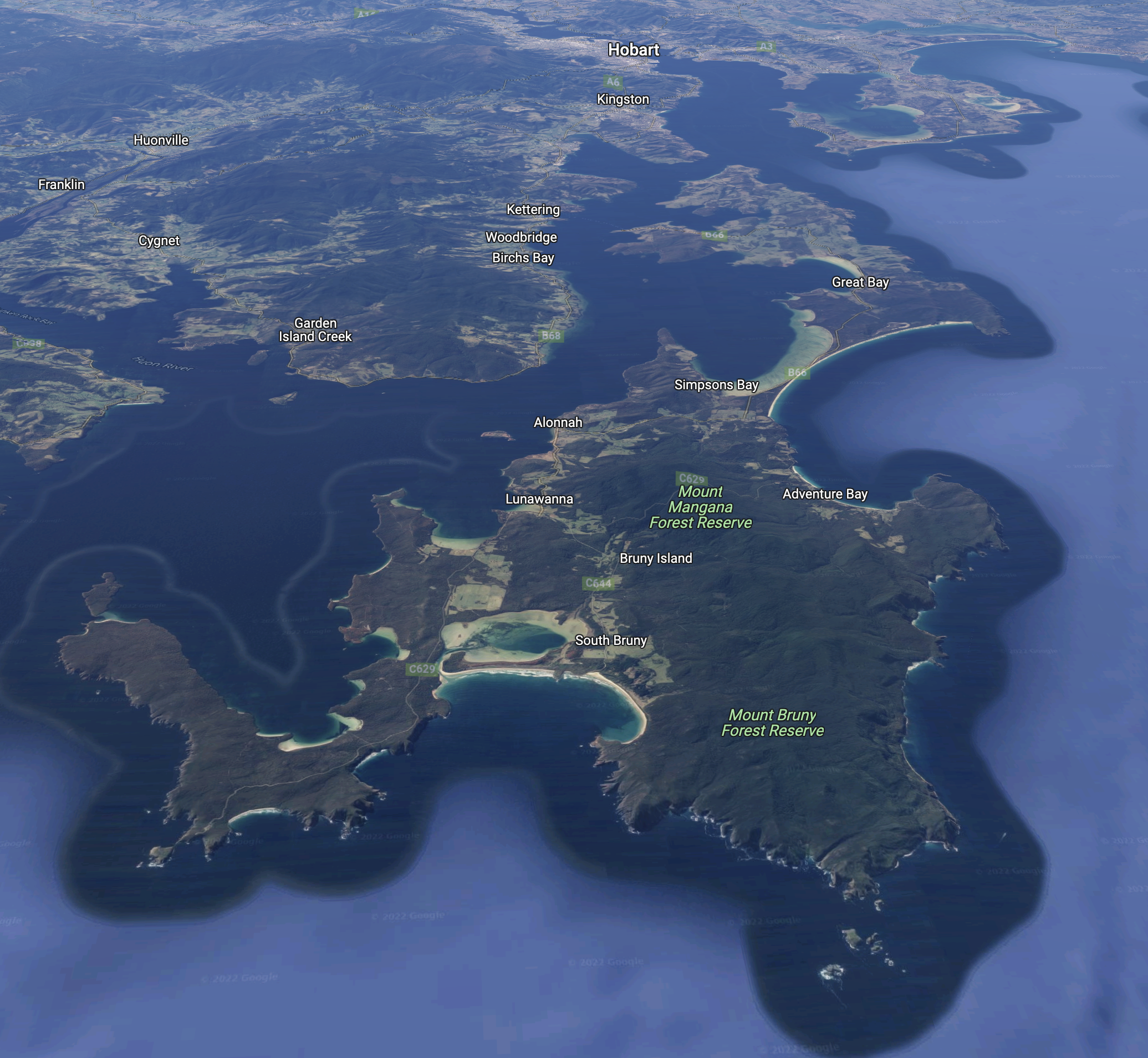Choose the Simpsons Bay label
The width and height of the screenshot is (1148, 1058).
click(x=716, y=385)
